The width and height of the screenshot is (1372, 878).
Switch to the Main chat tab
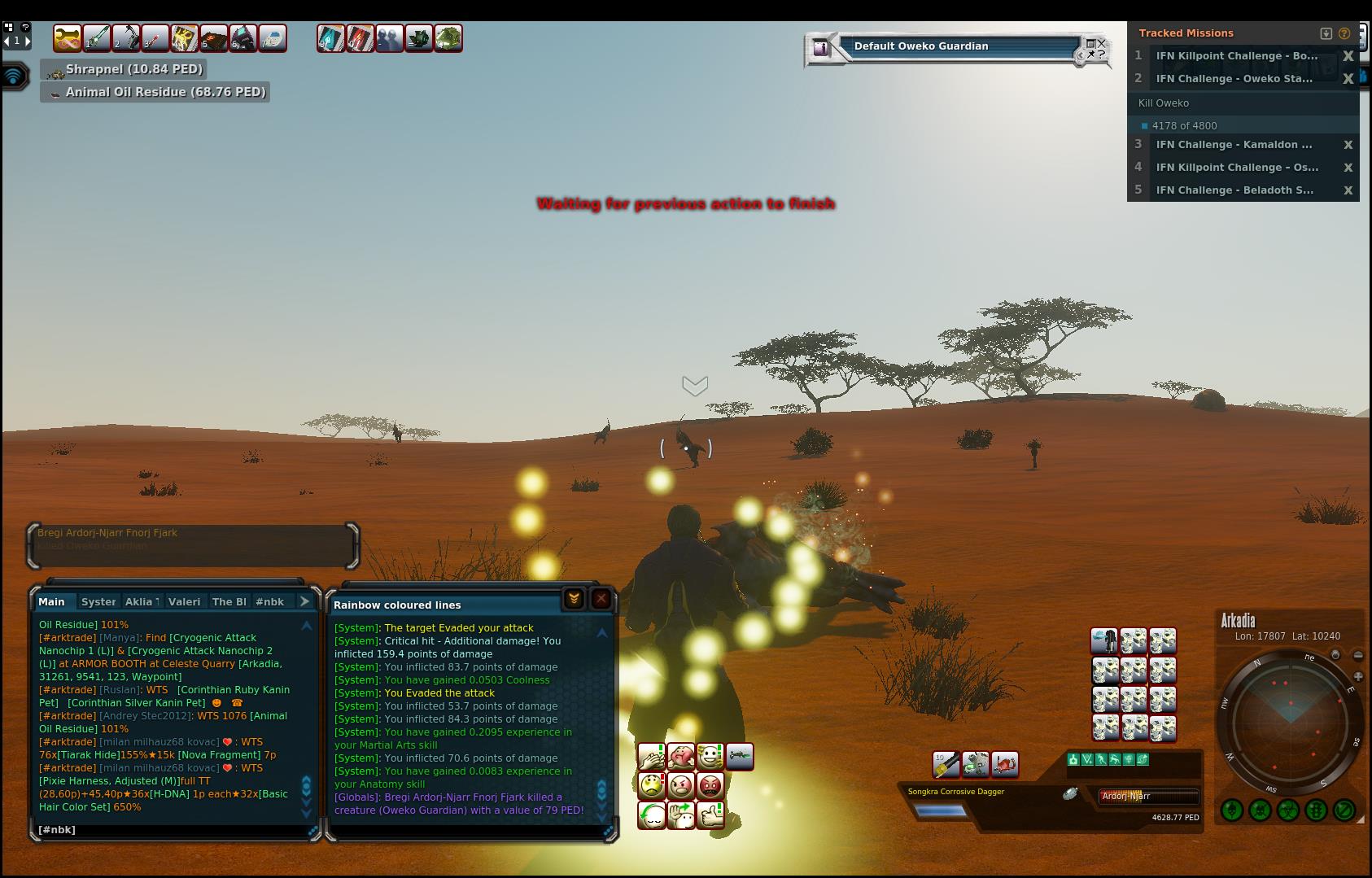pos(51,602)
